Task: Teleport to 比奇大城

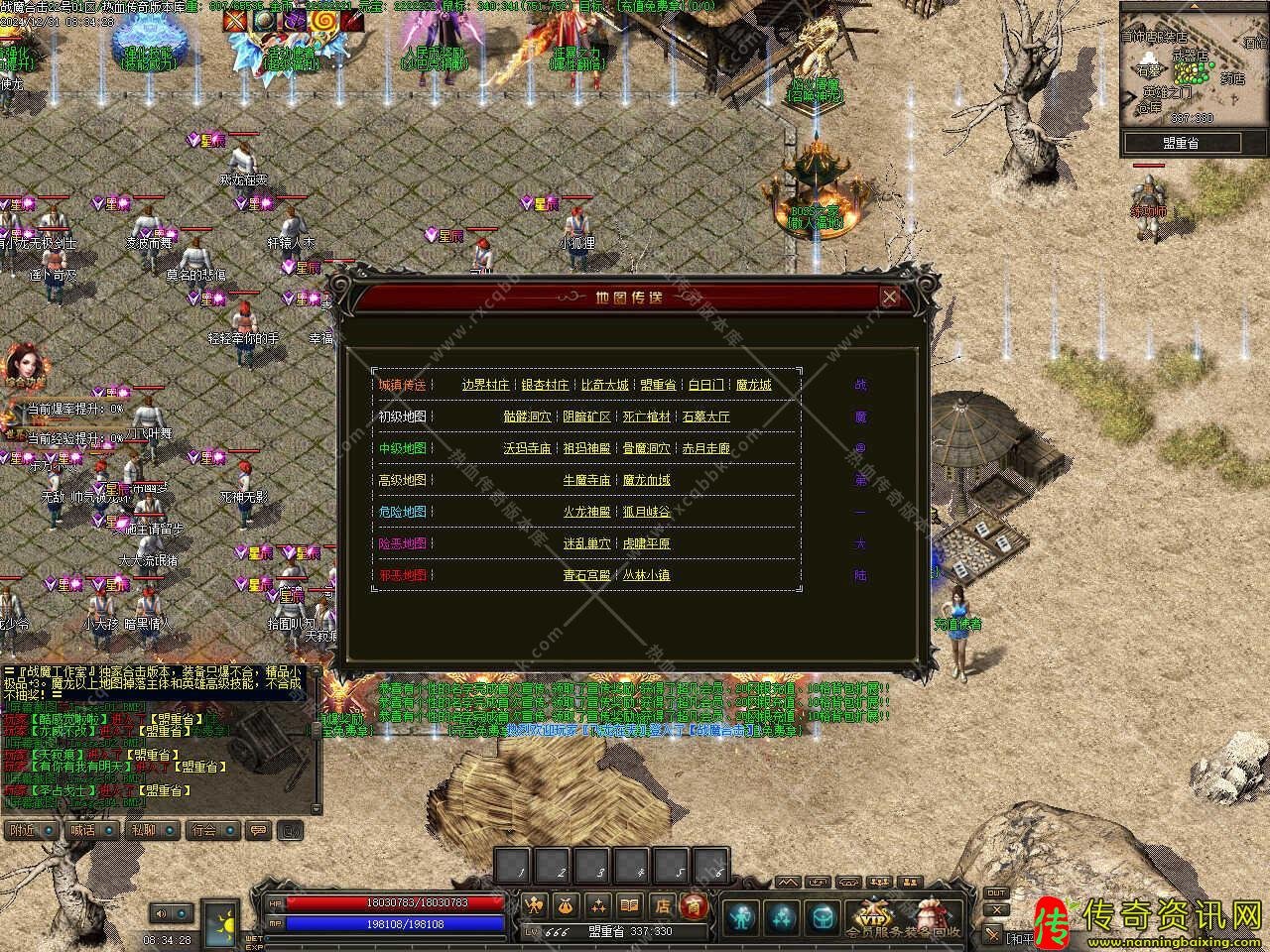Action: pos(604,385)
